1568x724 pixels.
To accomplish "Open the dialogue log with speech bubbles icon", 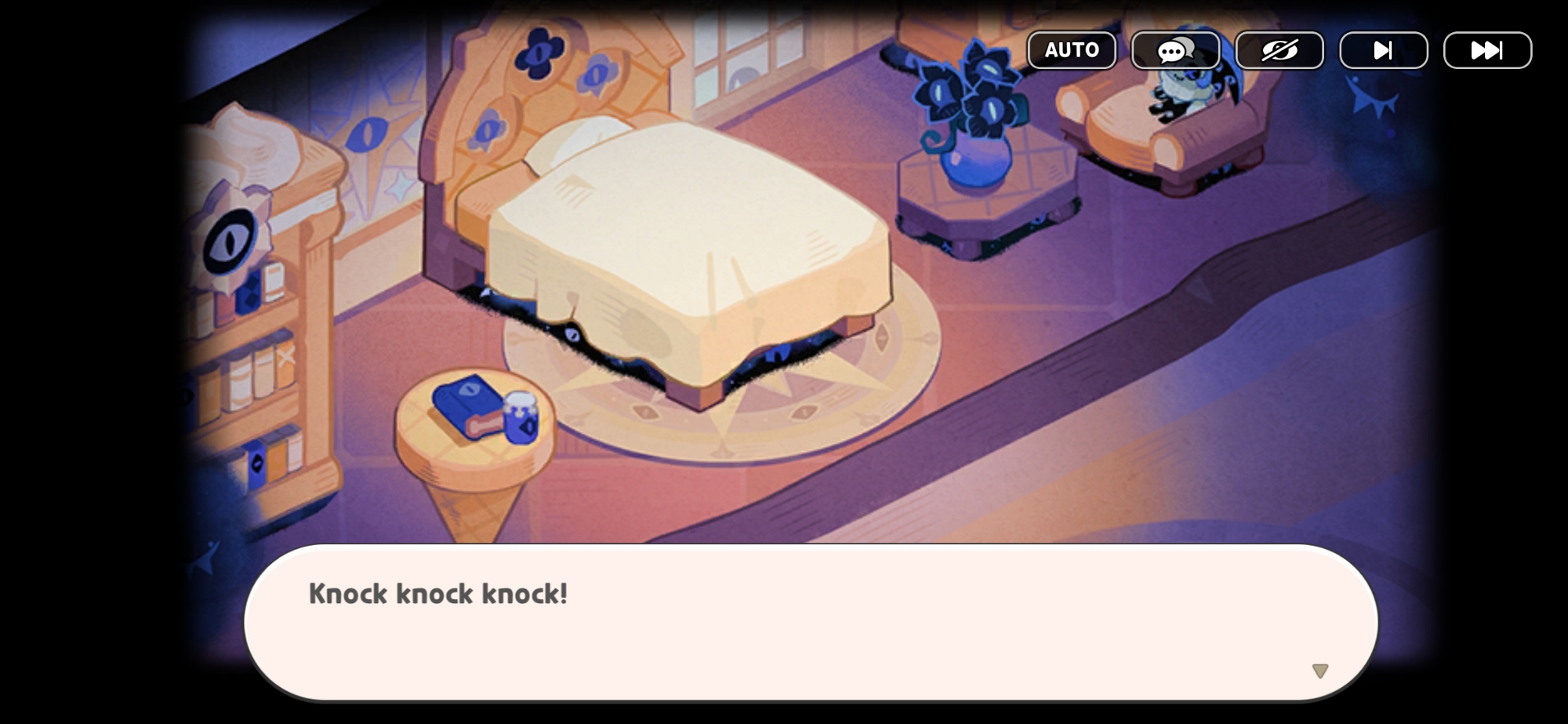I will [1175, 50].
